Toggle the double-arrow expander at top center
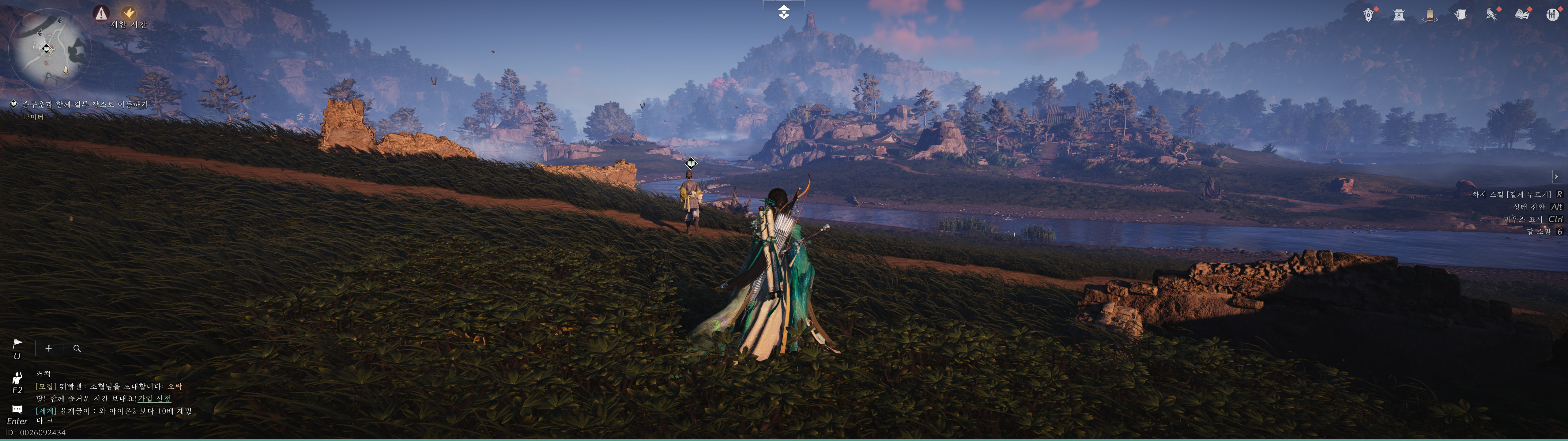The image size is (1568, 441). pyautogui.click(x=784, y=12)
